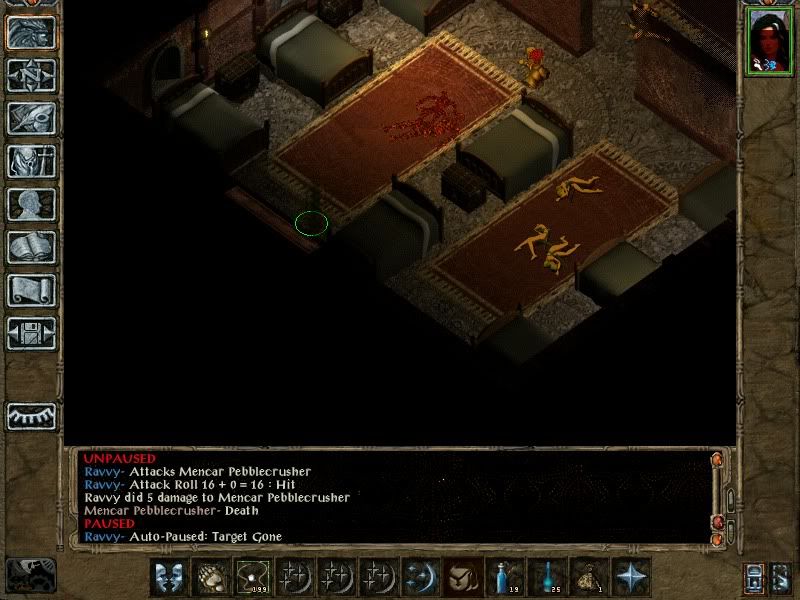Viewport: 800px width, 600px height.
Task: Activate the guard shield action
Action: tap(169, 577)
